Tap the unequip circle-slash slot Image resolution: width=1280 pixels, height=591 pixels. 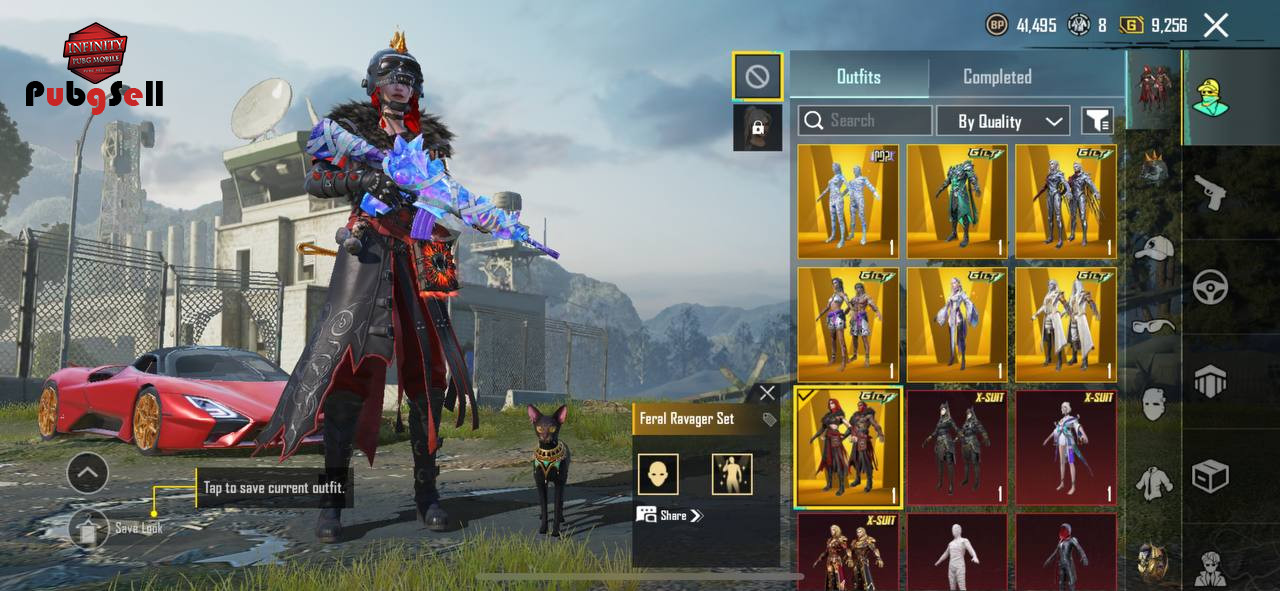757,76
